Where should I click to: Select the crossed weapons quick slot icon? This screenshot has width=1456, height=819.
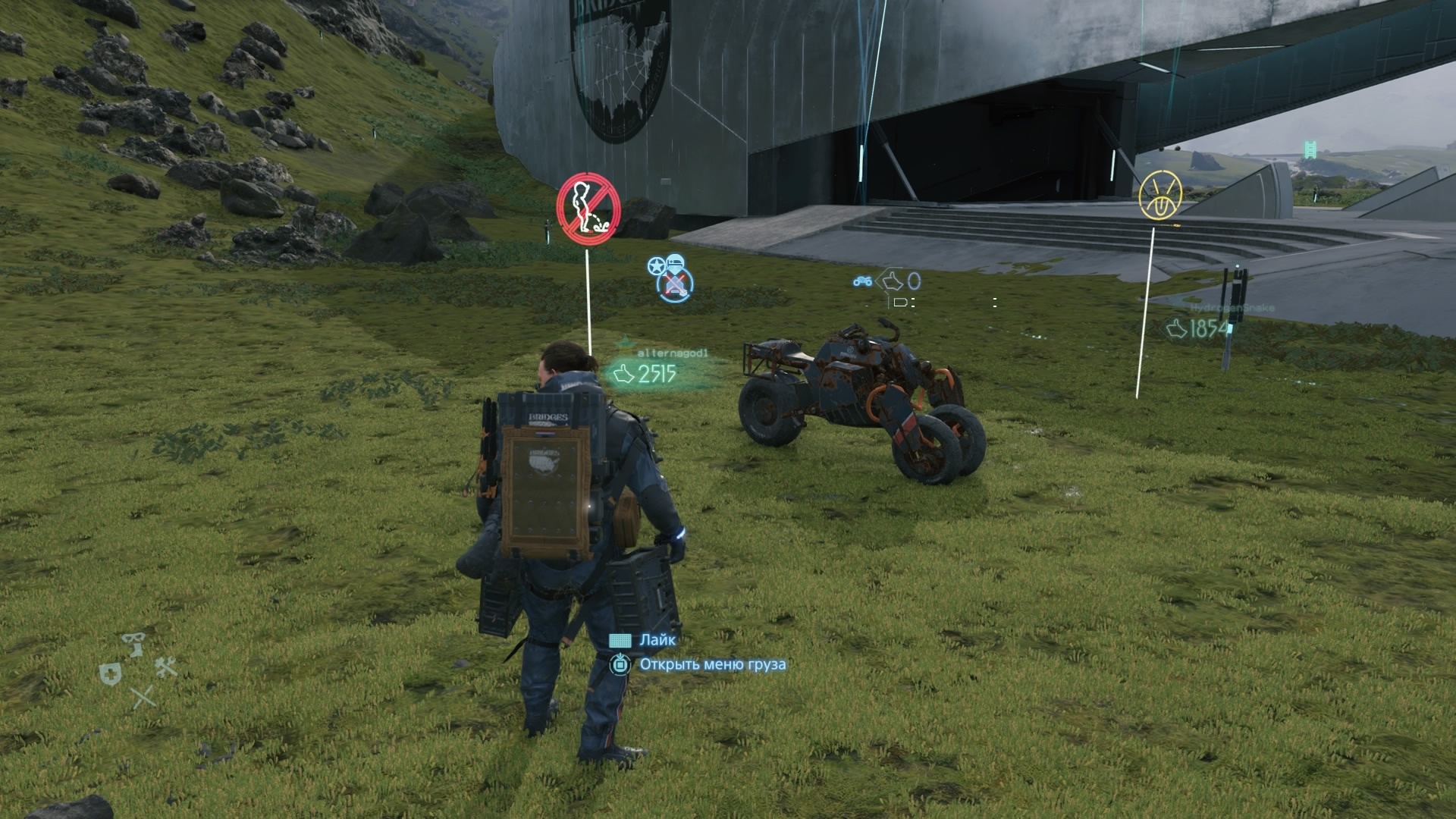click(x=143, y=698)
